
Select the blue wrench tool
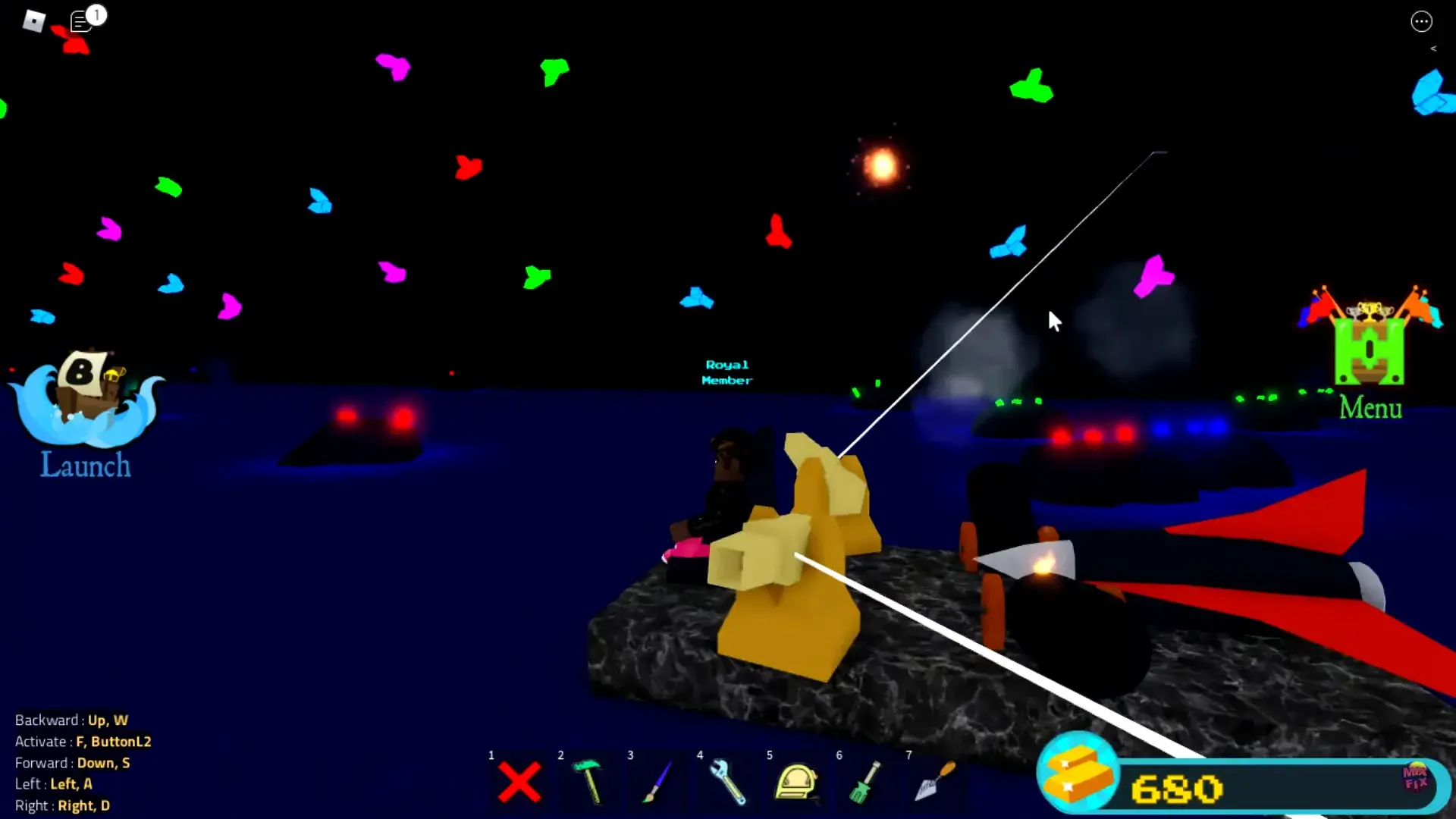coord(727,781)
